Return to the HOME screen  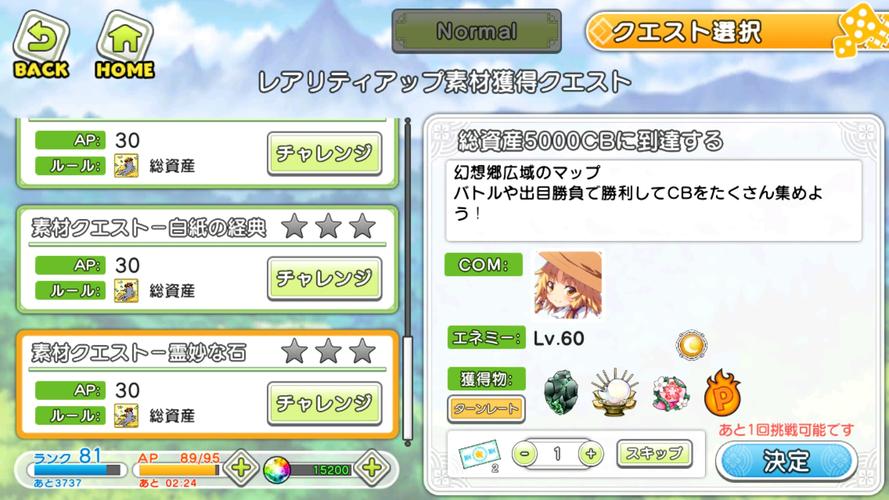(123, 46)
